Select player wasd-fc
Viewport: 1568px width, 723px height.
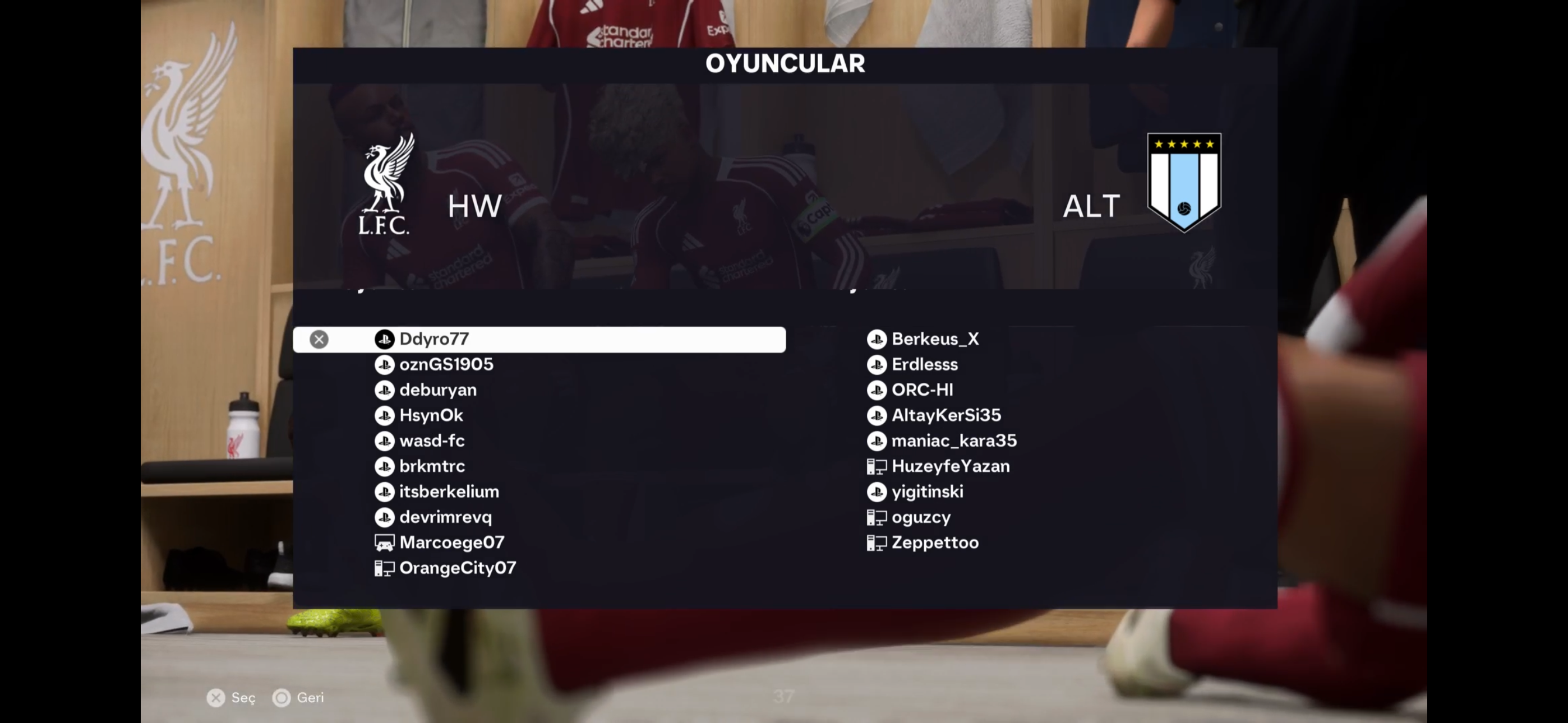coord(432,441)
